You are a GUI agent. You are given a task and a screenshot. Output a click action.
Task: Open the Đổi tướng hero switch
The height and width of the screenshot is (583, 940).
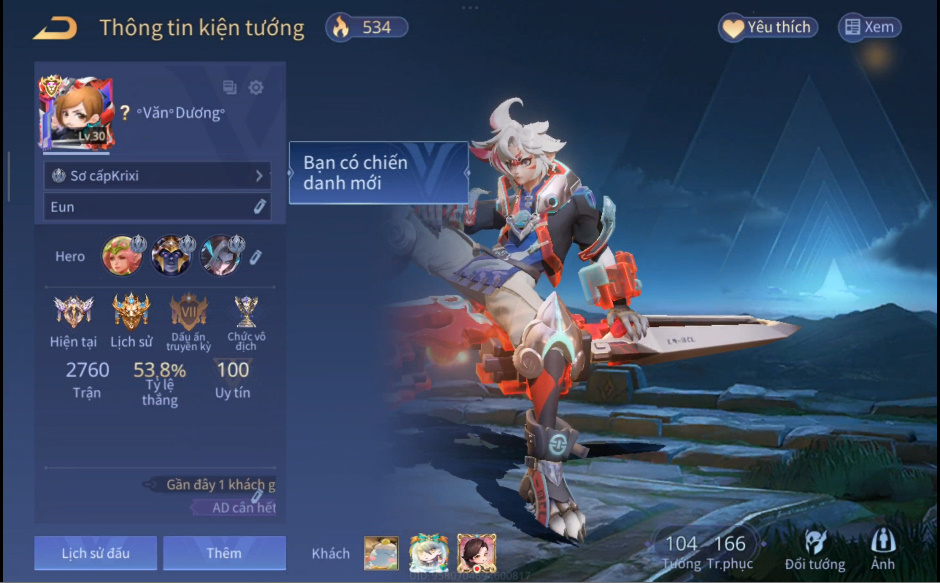point(814,549)
